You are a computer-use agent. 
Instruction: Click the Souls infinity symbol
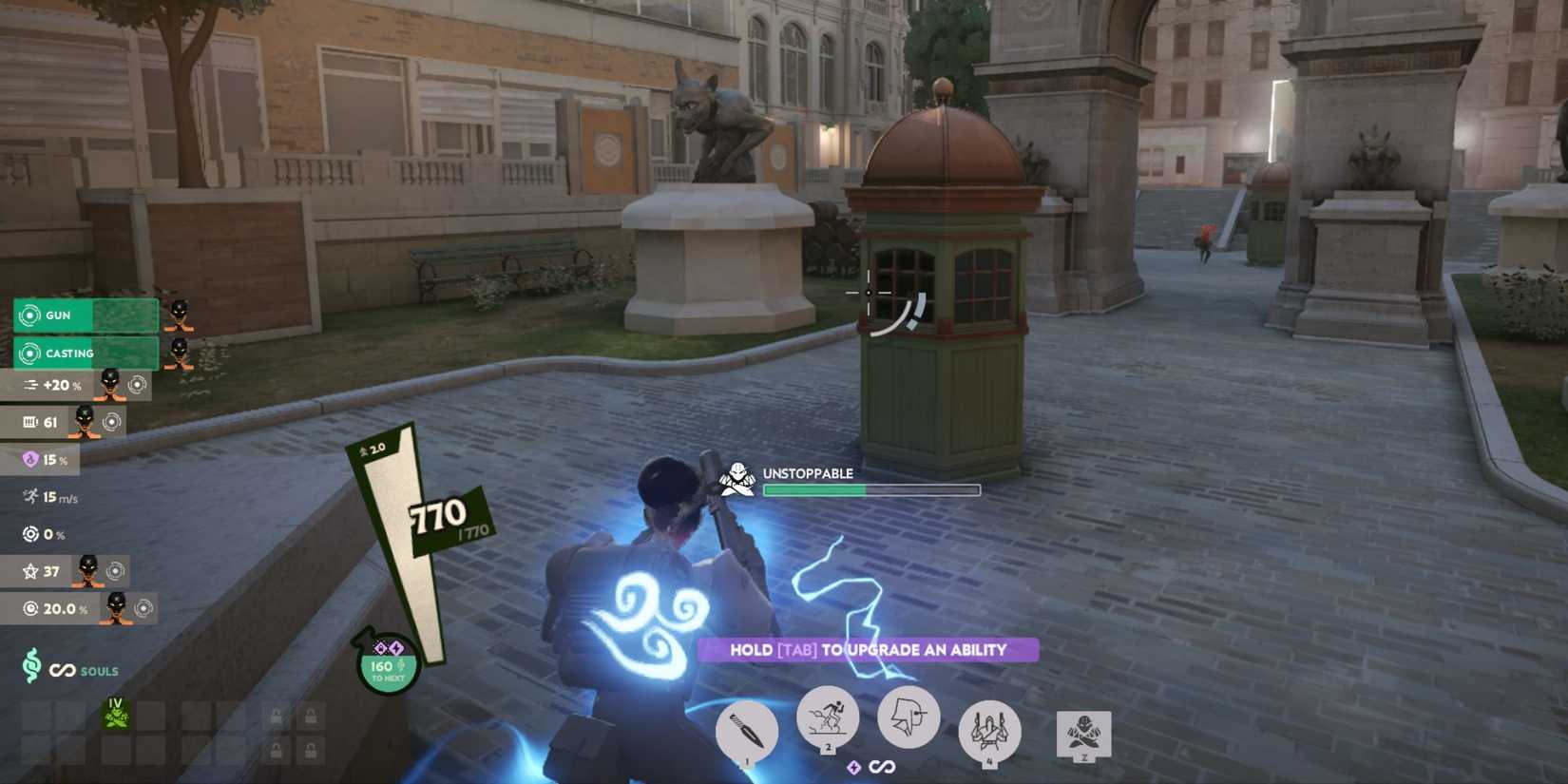[x=61, y=669]
